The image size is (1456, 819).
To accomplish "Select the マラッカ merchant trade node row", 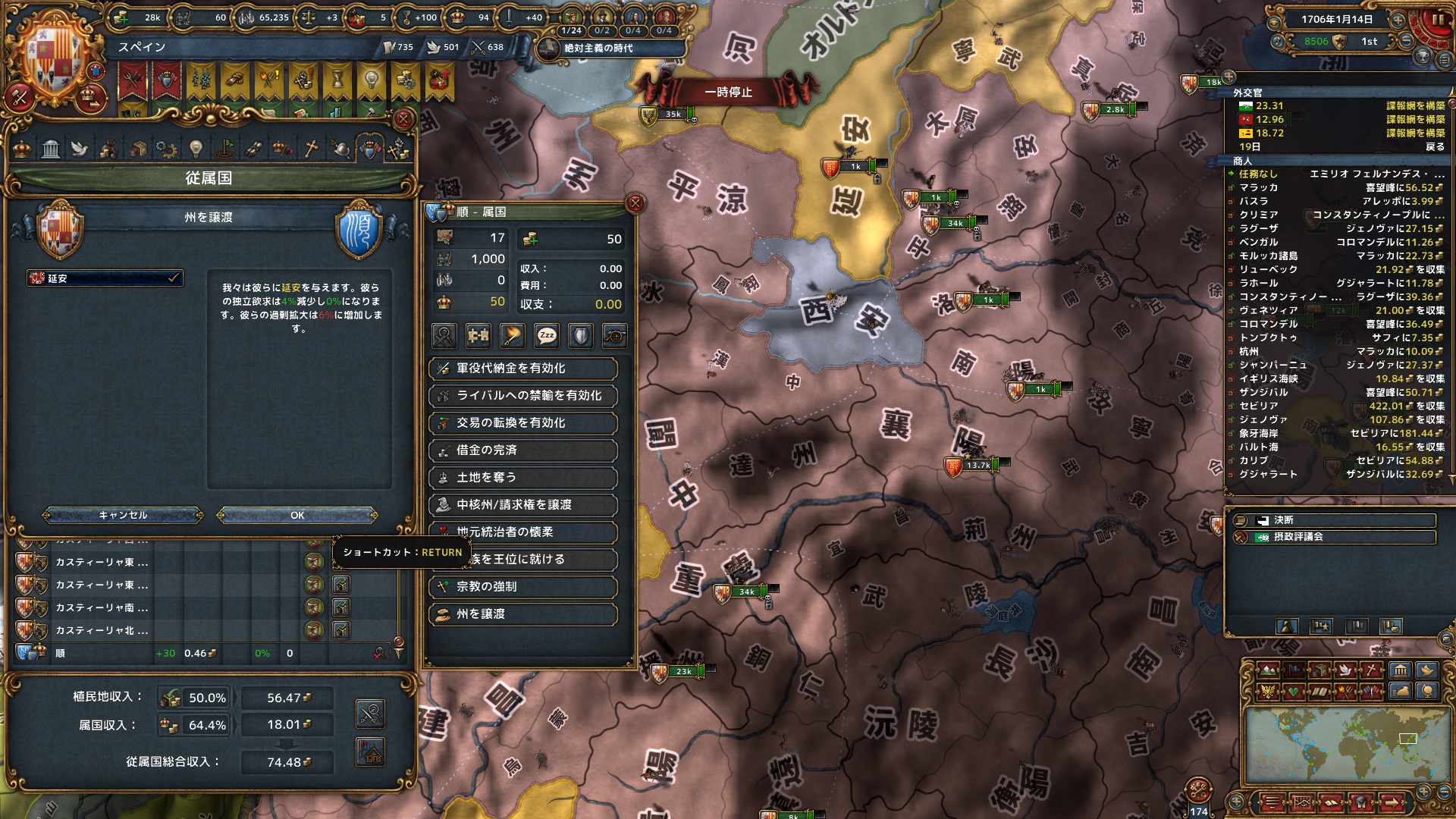I will click(1336, 187).
